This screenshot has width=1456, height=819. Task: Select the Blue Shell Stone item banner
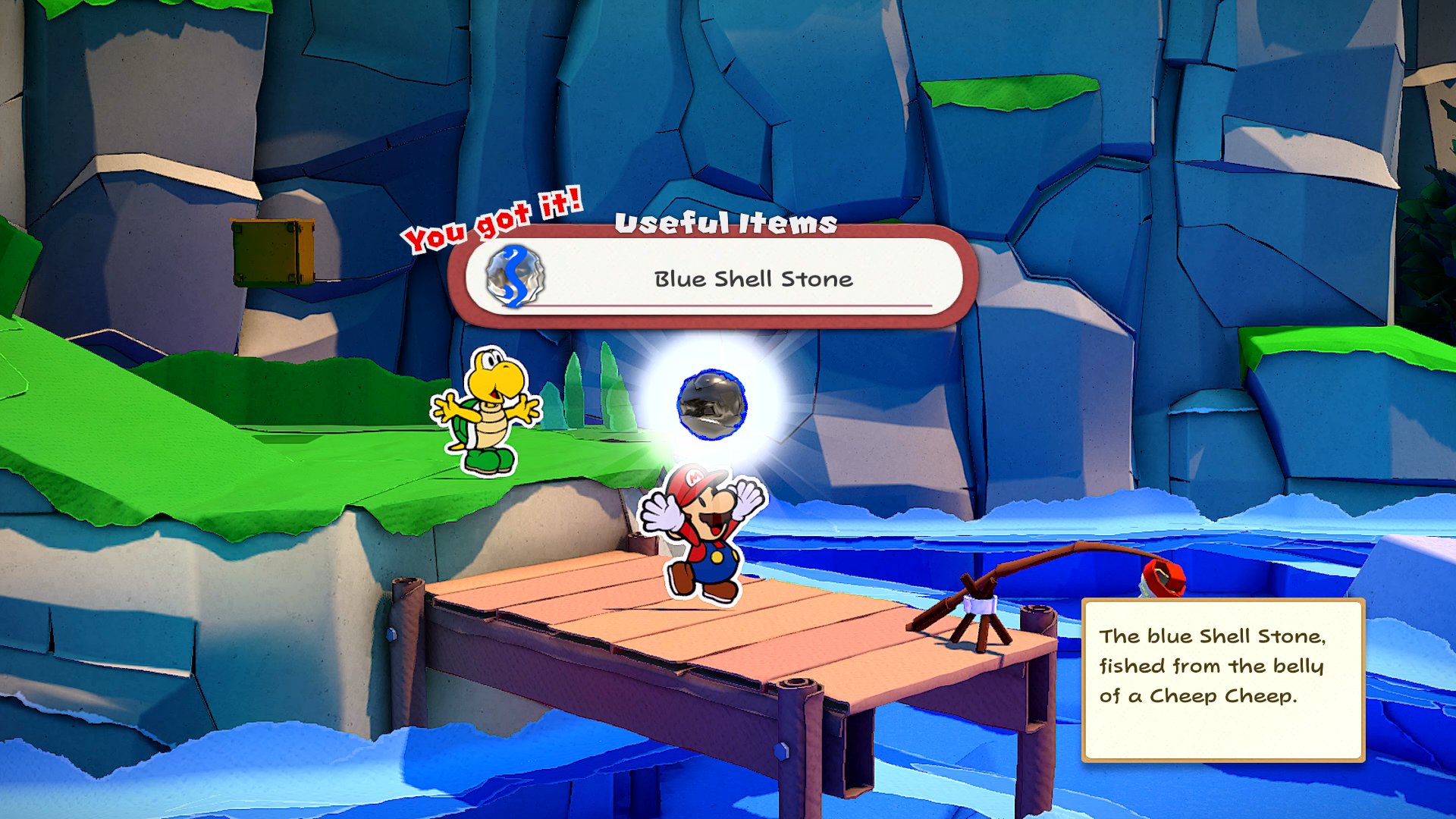(x=713, y=278)
